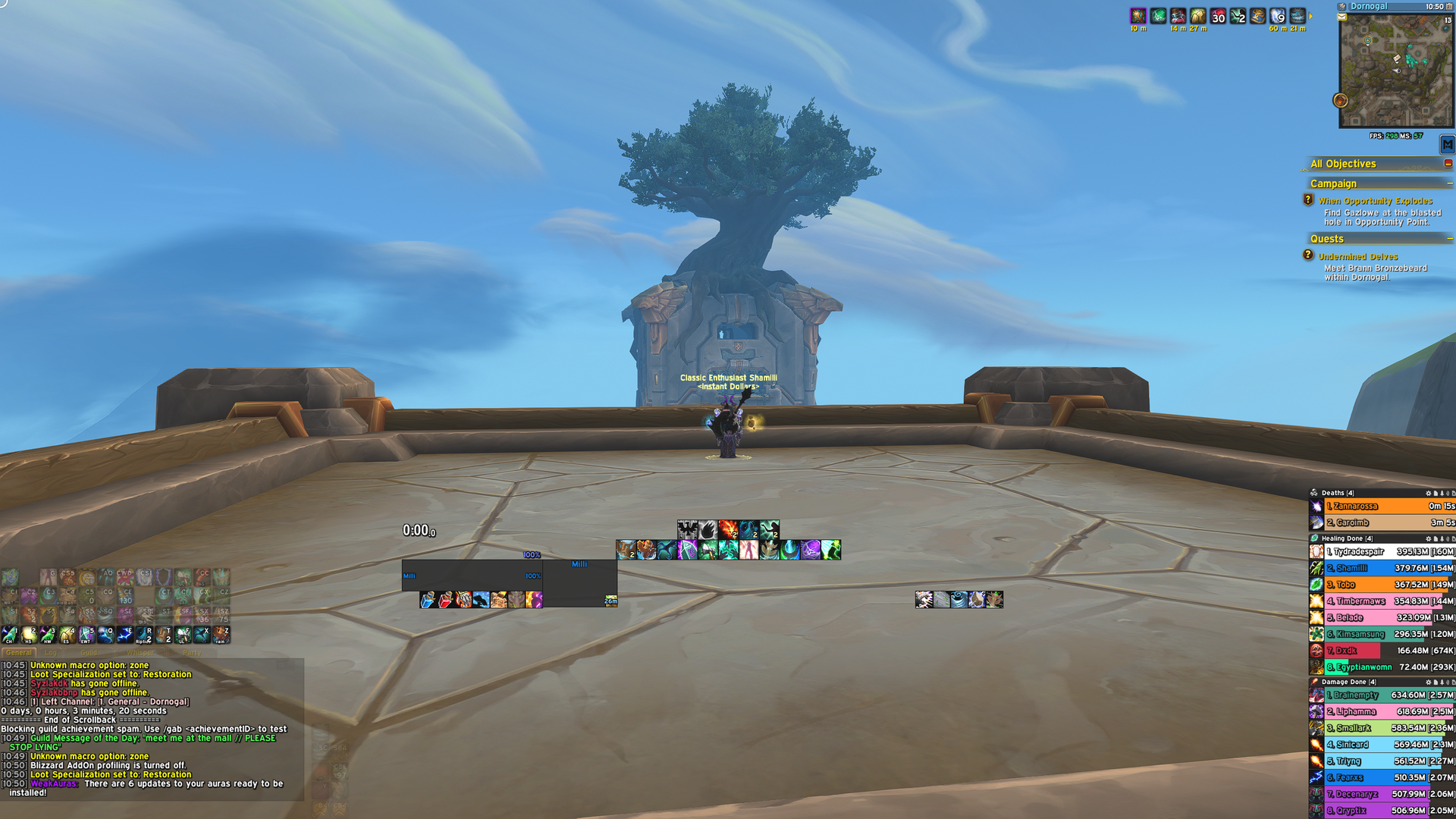Viewport: 1456px width, 819px height.
Task: Switch to the Guild chat tab
Action: pos(88,652)
